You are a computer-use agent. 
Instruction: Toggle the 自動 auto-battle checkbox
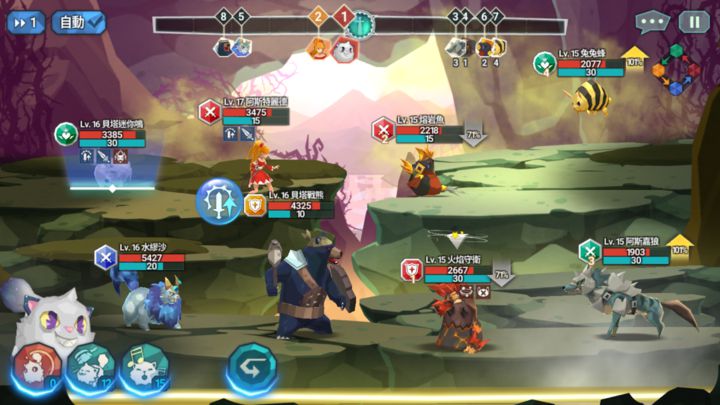point(79,21)
